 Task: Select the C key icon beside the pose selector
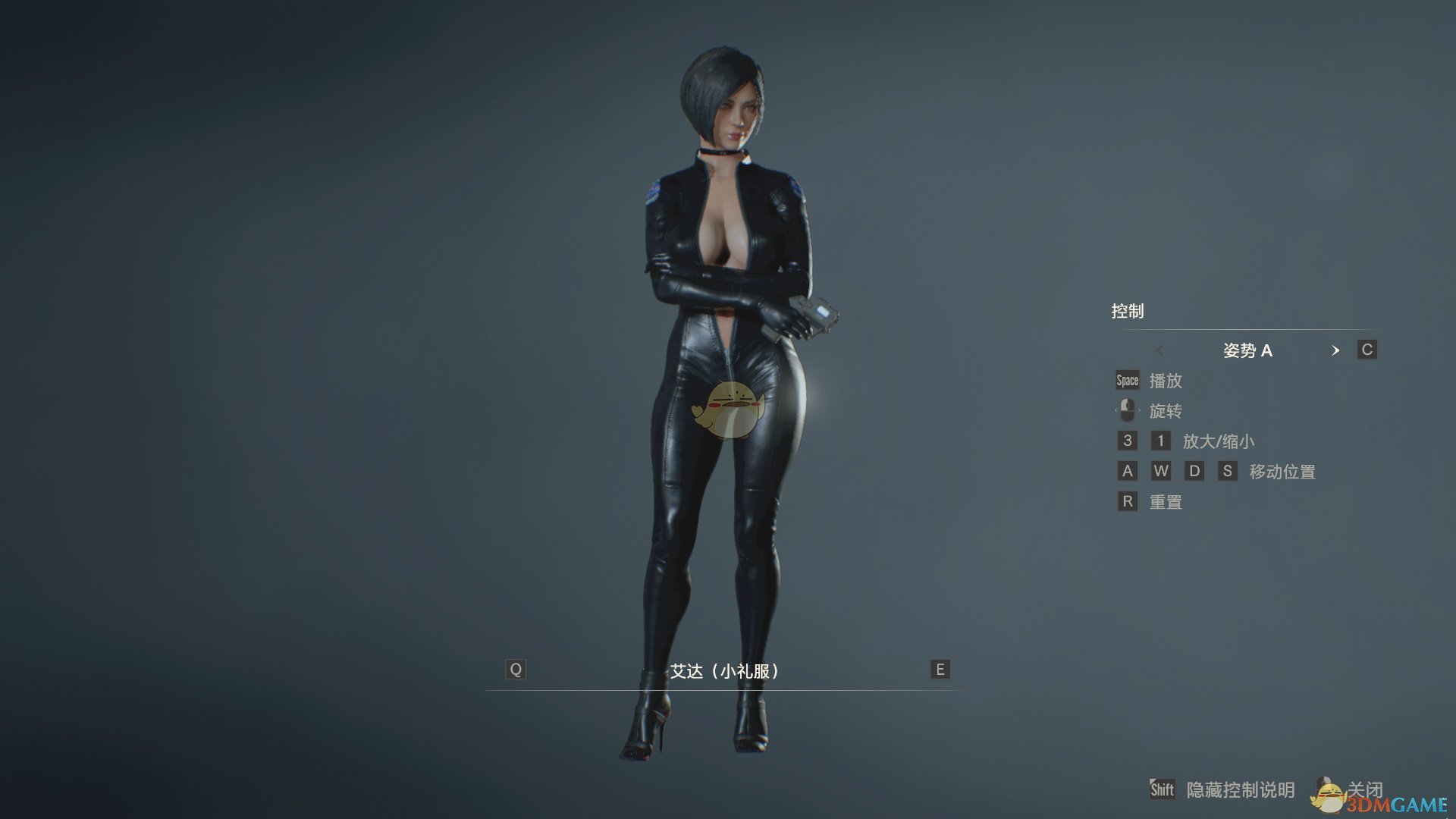1366,350
